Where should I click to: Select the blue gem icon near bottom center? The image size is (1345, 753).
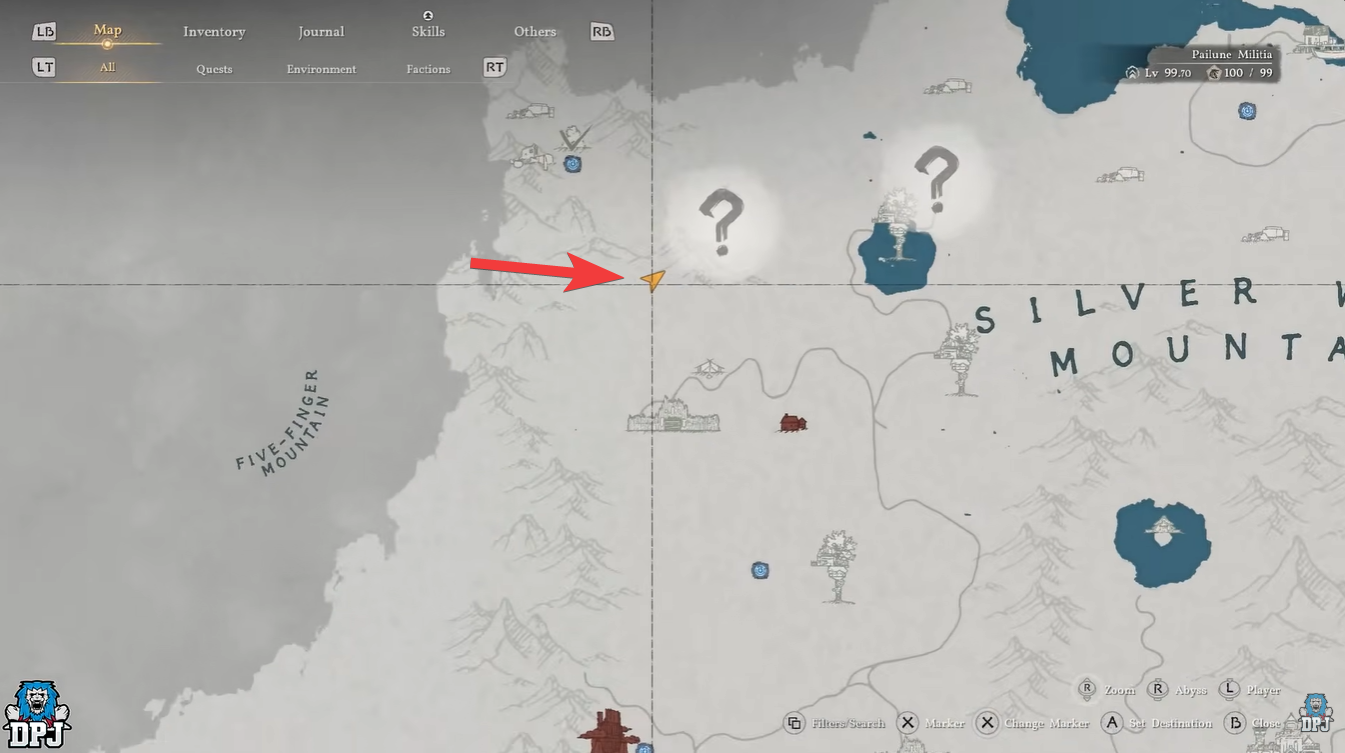(761, 570)
